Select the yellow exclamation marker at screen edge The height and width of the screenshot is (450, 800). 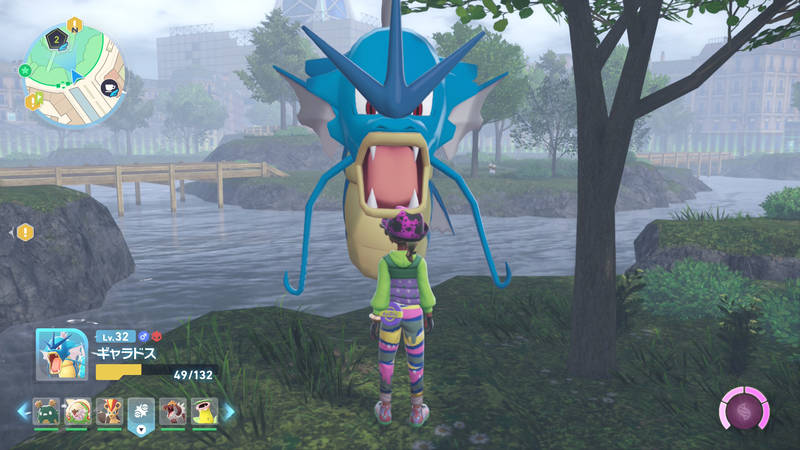click(25, 232)
